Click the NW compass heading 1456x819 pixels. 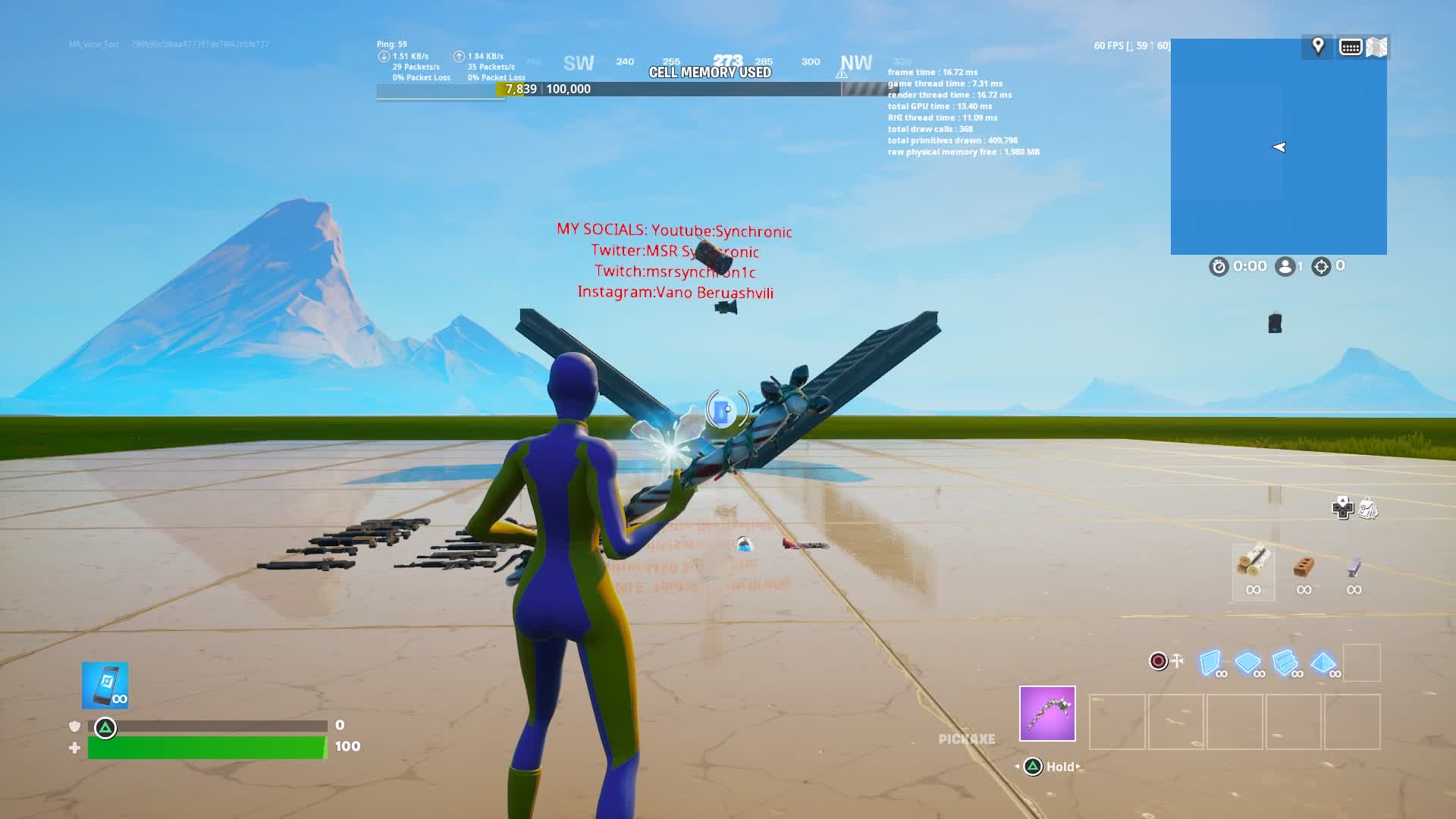pyautogui.click(x=856, y=63)
